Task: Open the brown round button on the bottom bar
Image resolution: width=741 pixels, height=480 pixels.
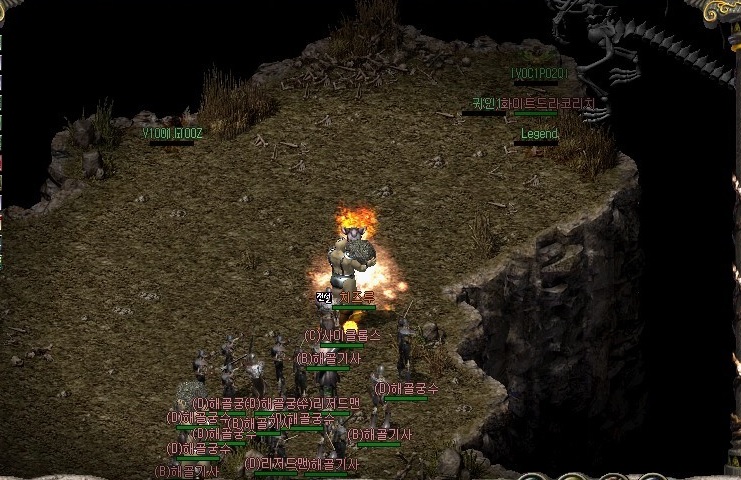Action: click(612, 478)
